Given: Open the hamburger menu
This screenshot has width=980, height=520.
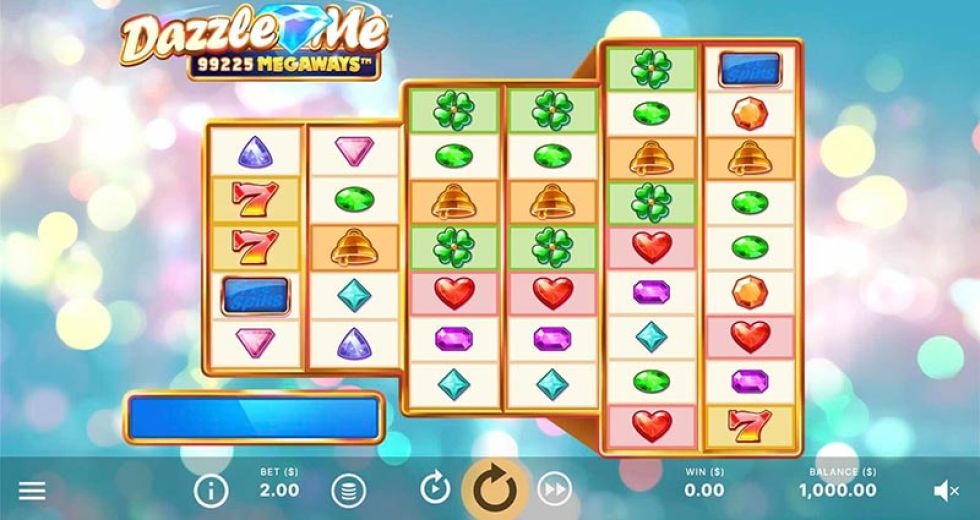Looking at the screenshot, I should pyautogui.click(x=32, y=490).
